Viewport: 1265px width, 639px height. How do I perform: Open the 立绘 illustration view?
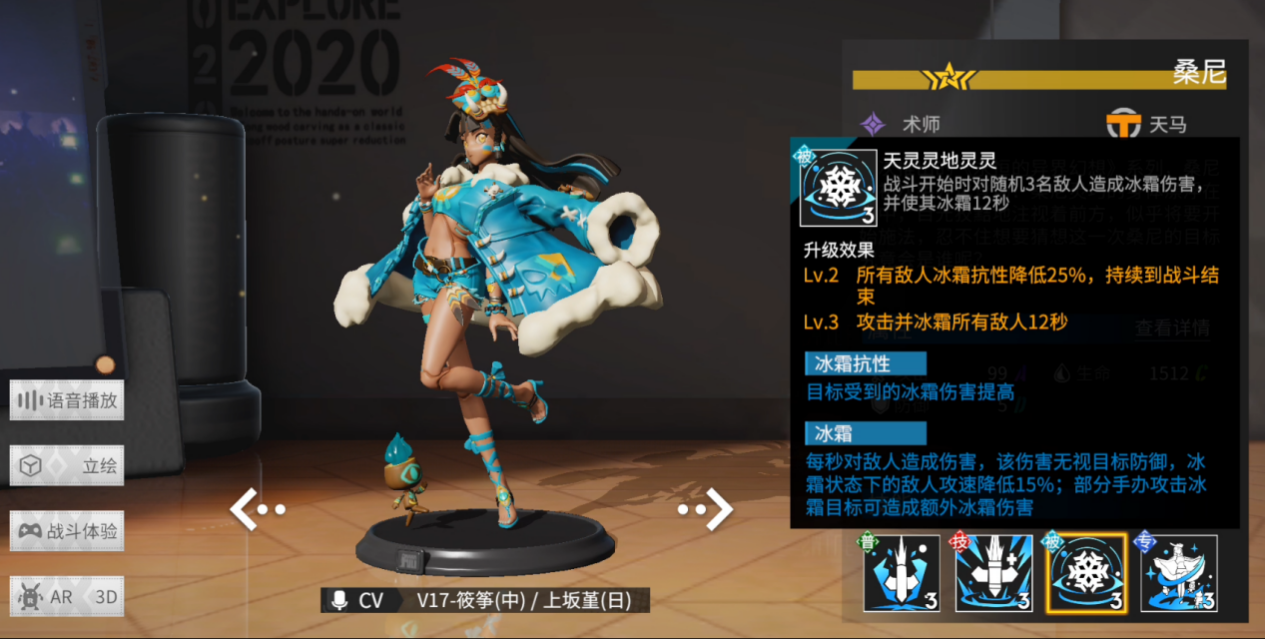[67, 466]
